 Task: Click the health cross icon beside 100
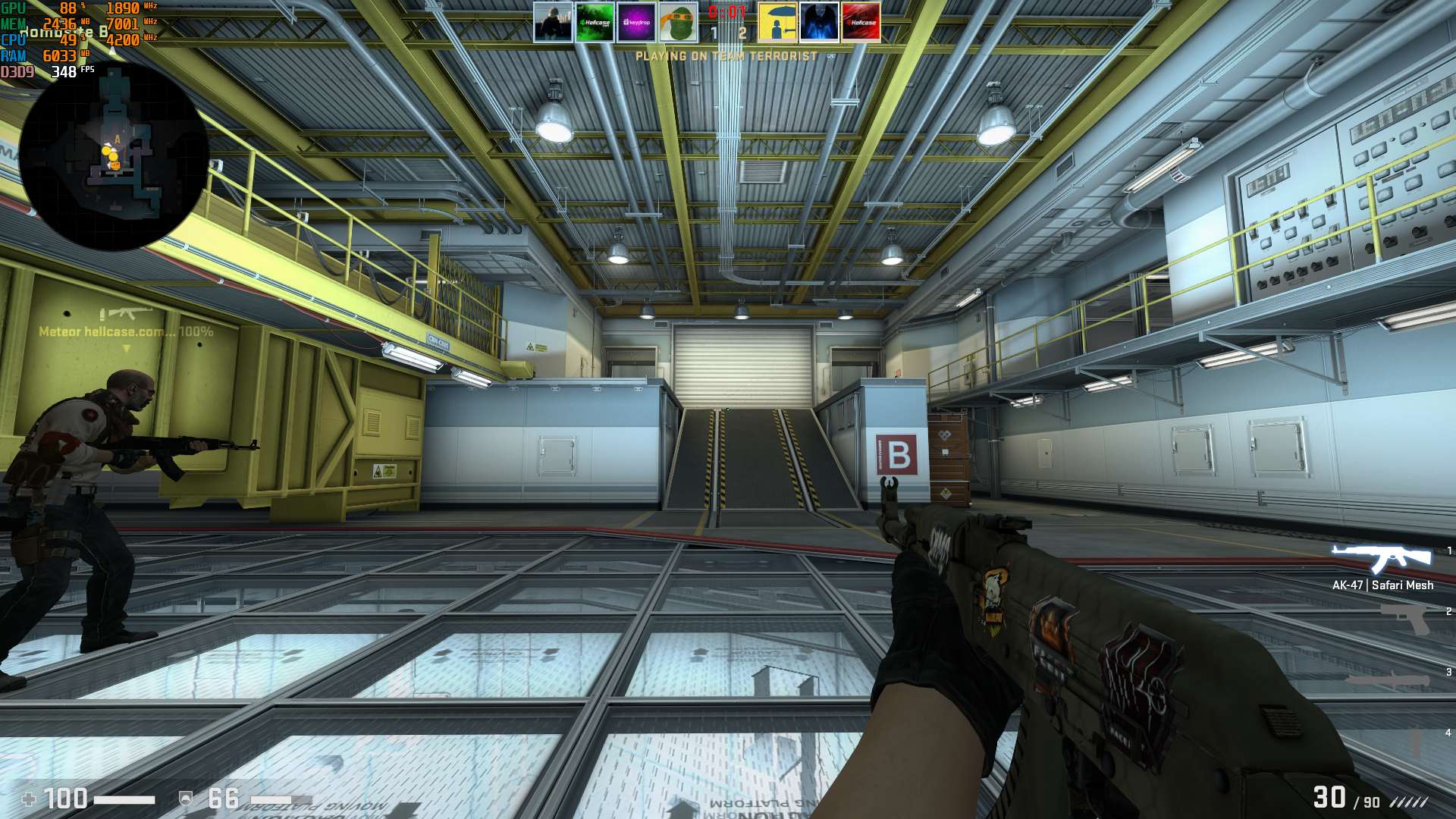tap(29, 799)
